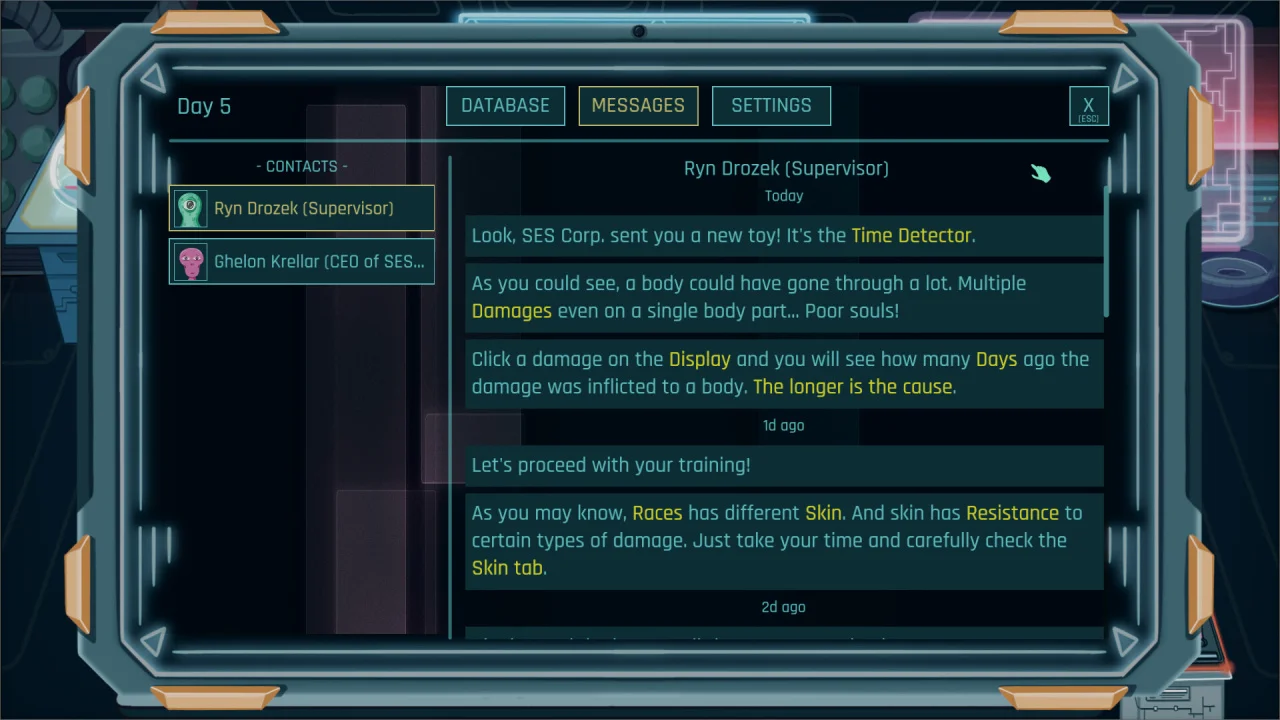1280x720 pixels.
Task: Open the Database tab
Action: point(505,106)
